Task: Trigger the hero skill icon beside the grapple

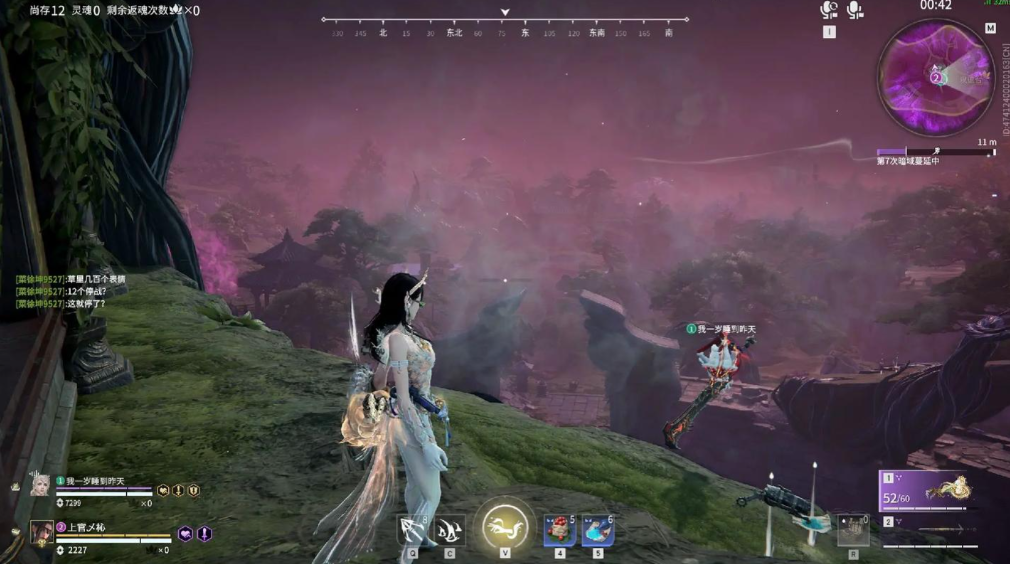Action: pyautogui.click(x=450, y=529)
